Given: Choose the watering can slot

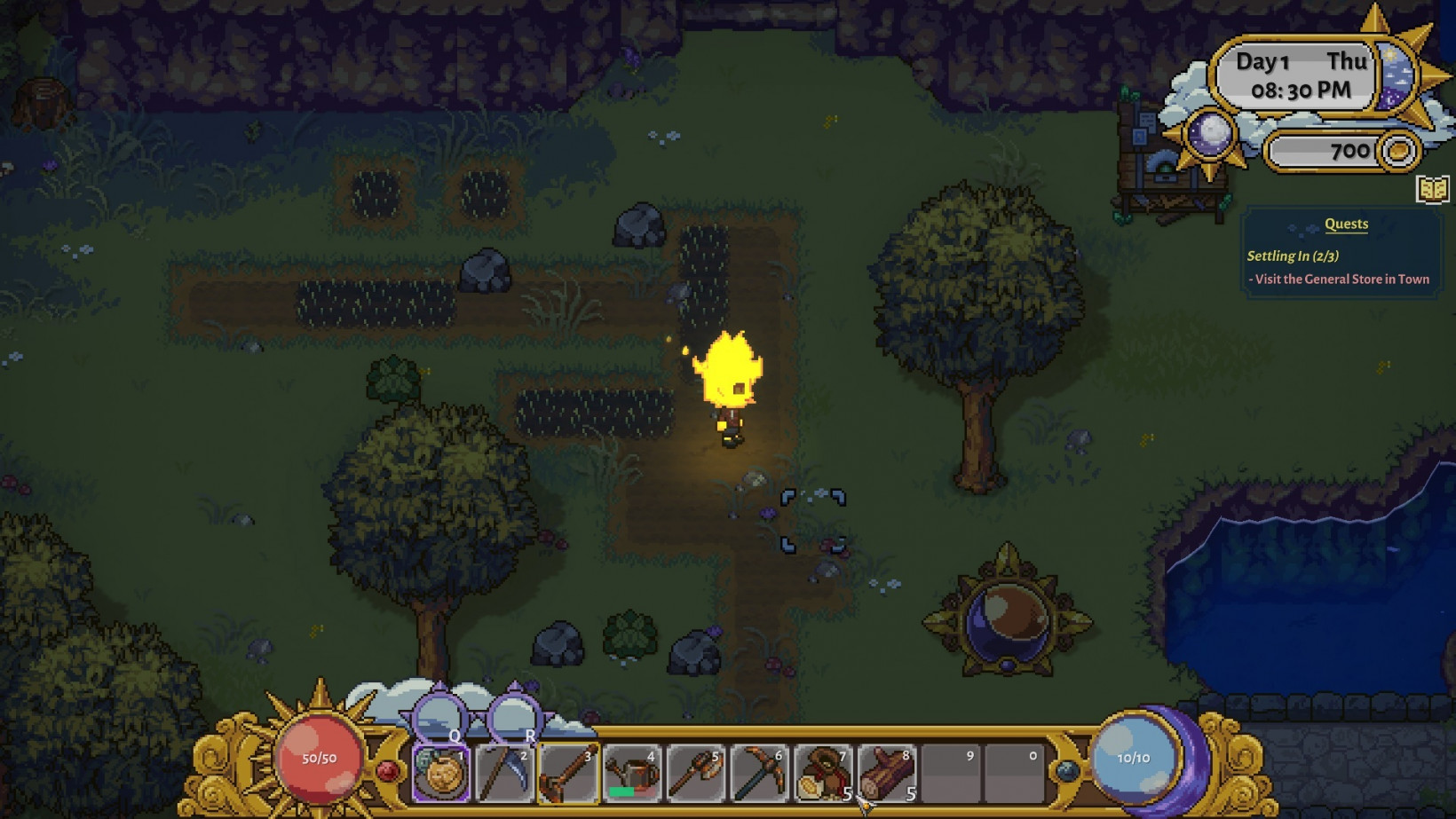Looking at the screenshot, I should (632, 773).
